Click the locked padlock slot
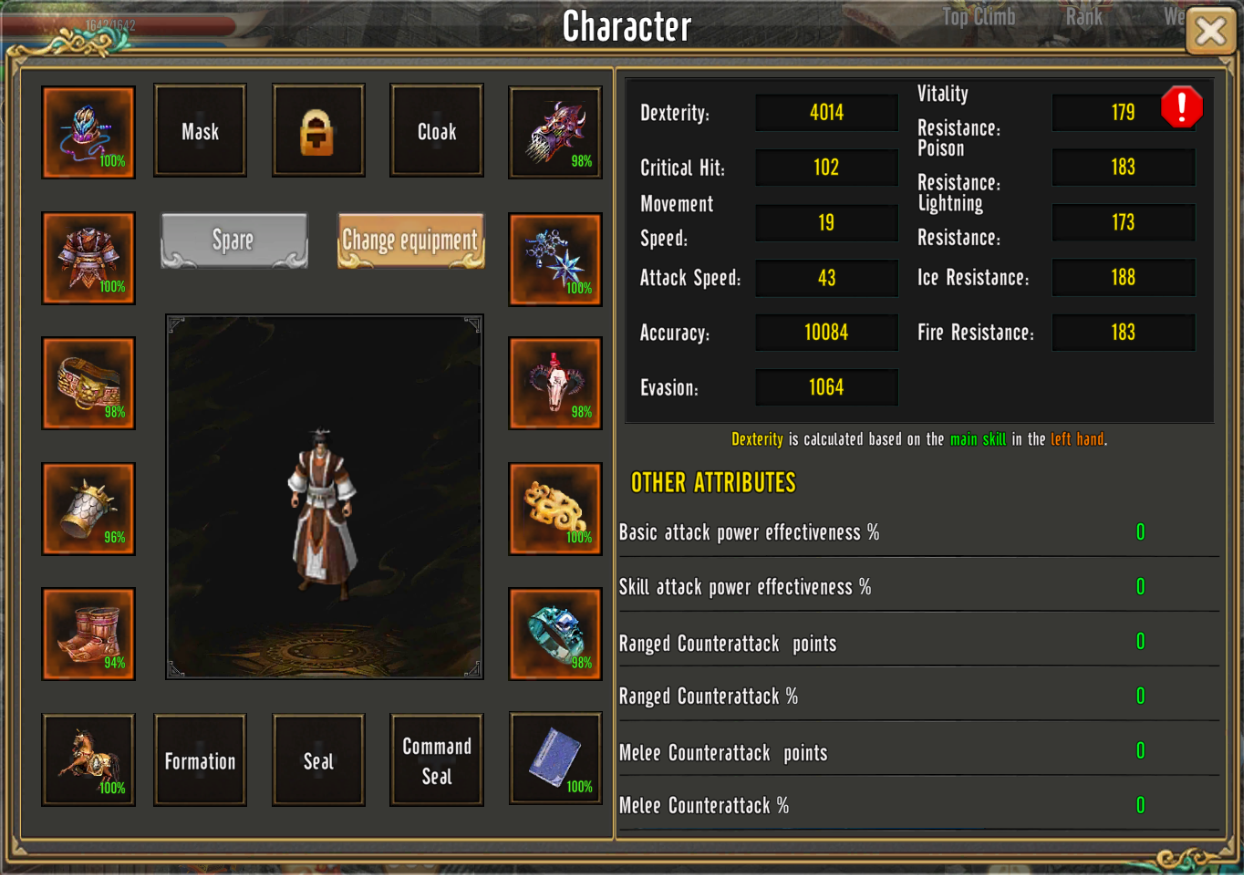The height and width of the screenshot is (875, 1244). (318, 131)
